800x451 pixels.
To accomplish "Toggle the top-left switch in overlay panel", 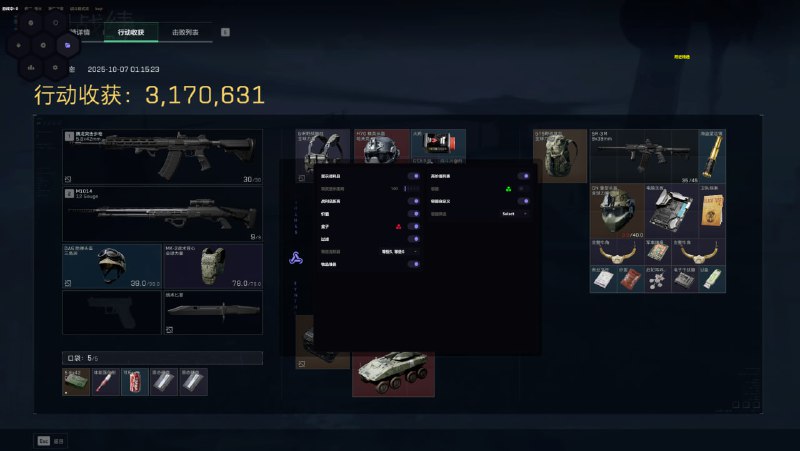I will [413, 175].
